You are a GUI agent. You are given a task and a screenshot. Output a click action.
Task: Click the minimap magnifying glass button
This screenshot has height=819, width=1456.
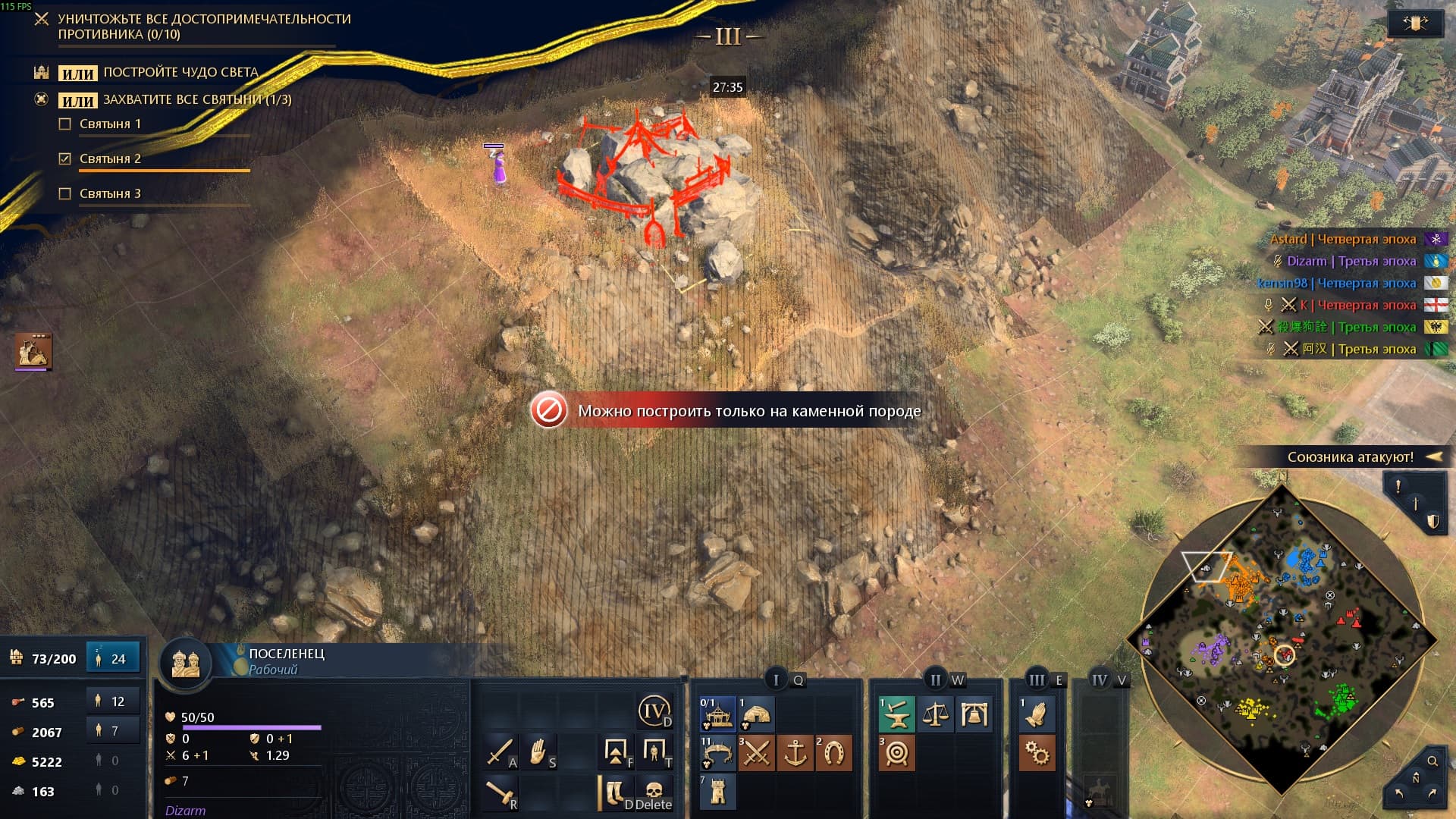[1432, 761]
